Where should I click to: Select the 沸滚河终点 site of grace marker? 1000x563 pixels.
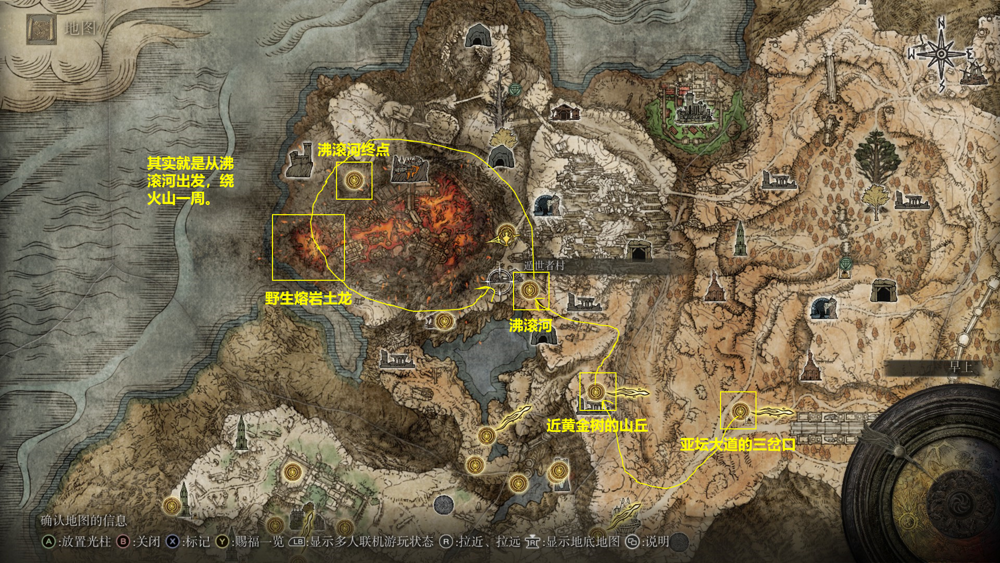click(354, 180)
